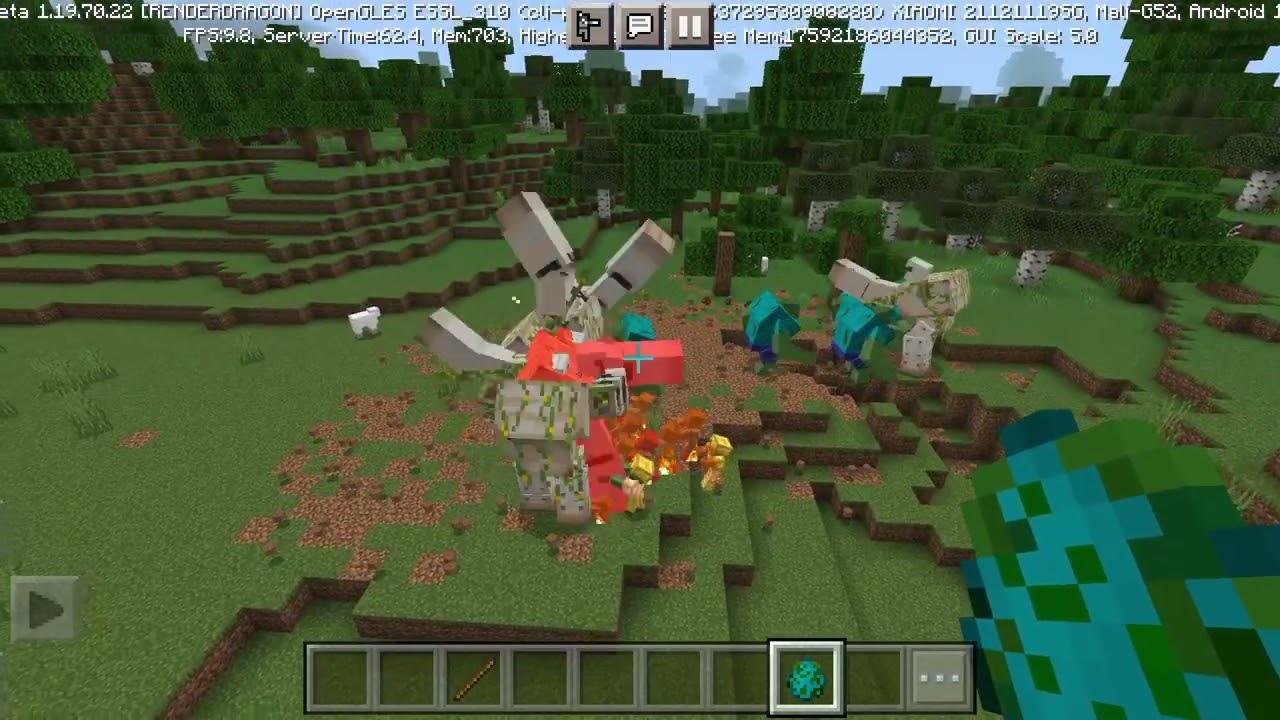Select the first empty hotbar slot
The image size is (1280, 720).
pos(341,677)
